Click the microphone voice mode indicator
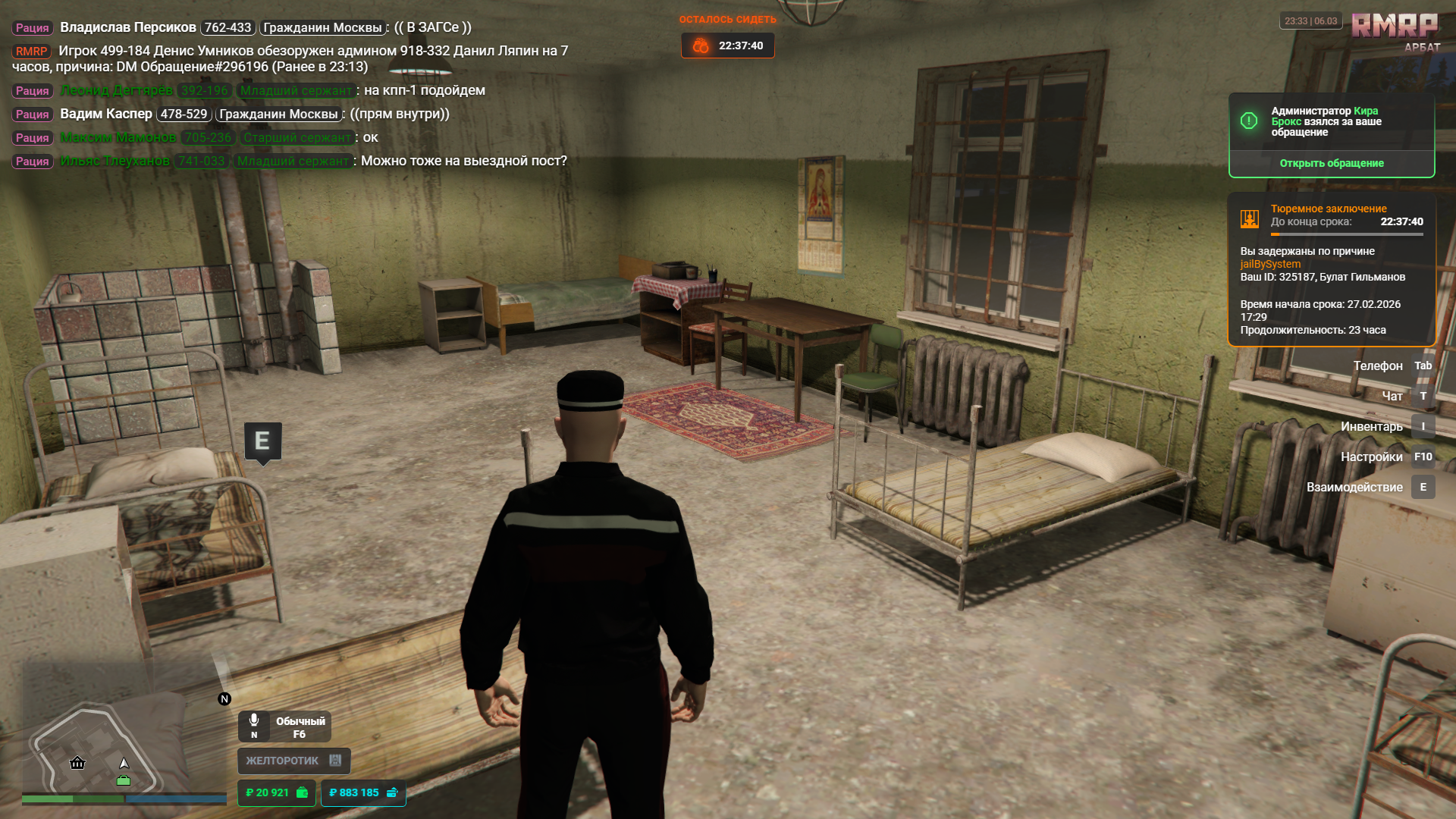 [284, 726]
